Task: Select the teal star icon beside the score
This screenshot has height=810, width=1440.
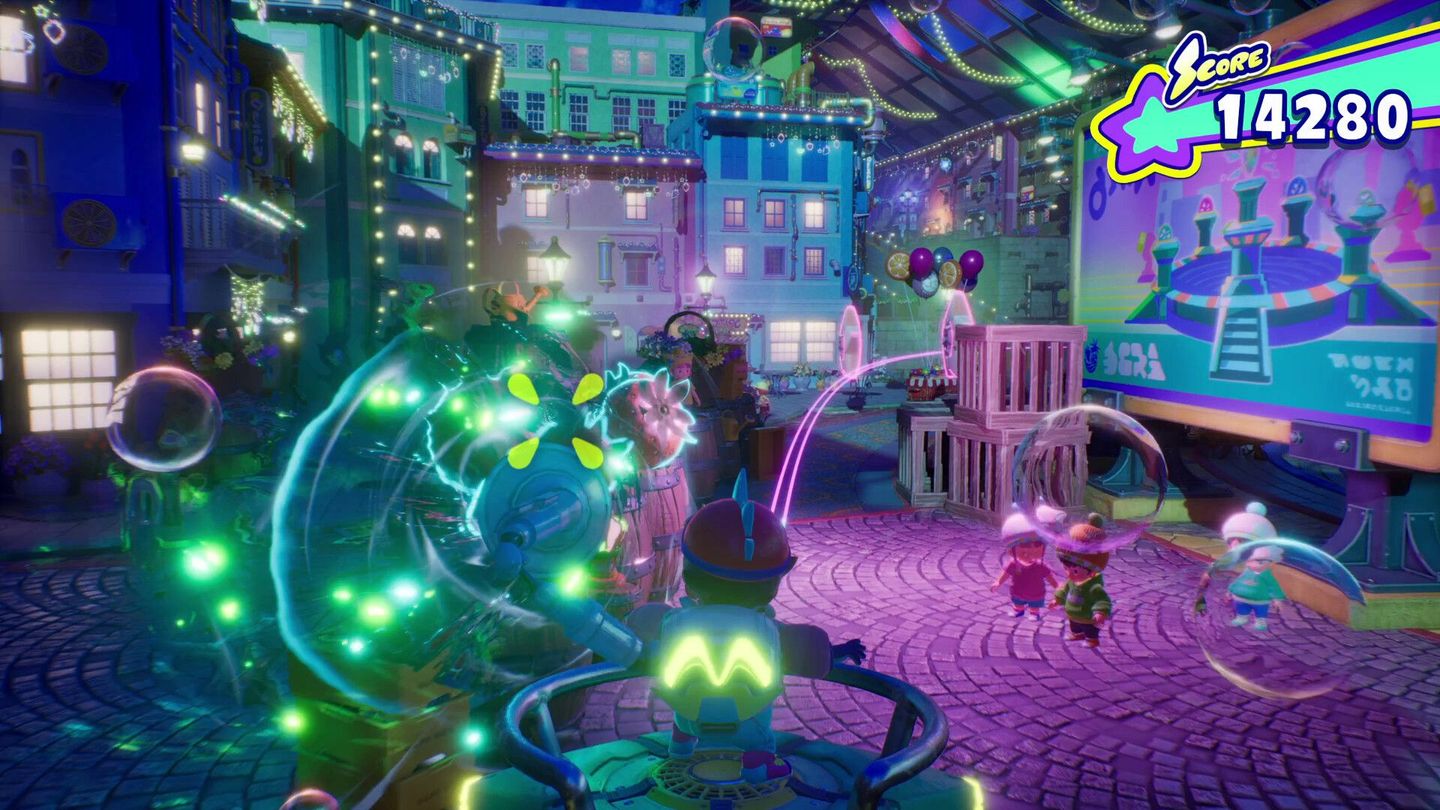Action: pyautogui.click(x=1150, y=122)
